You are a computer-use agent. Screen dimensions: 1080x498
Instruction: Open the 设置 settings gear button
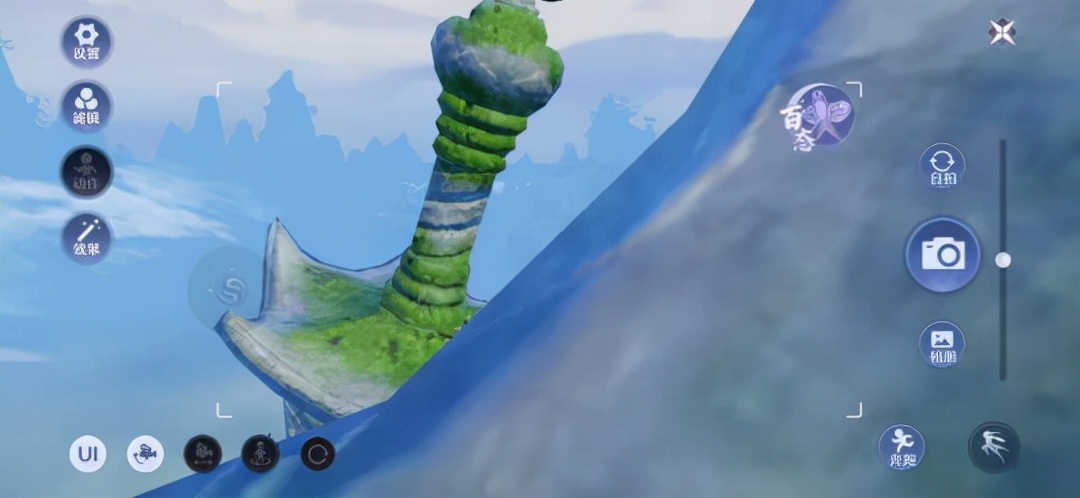pyautogui.click(x=86, y=42)
